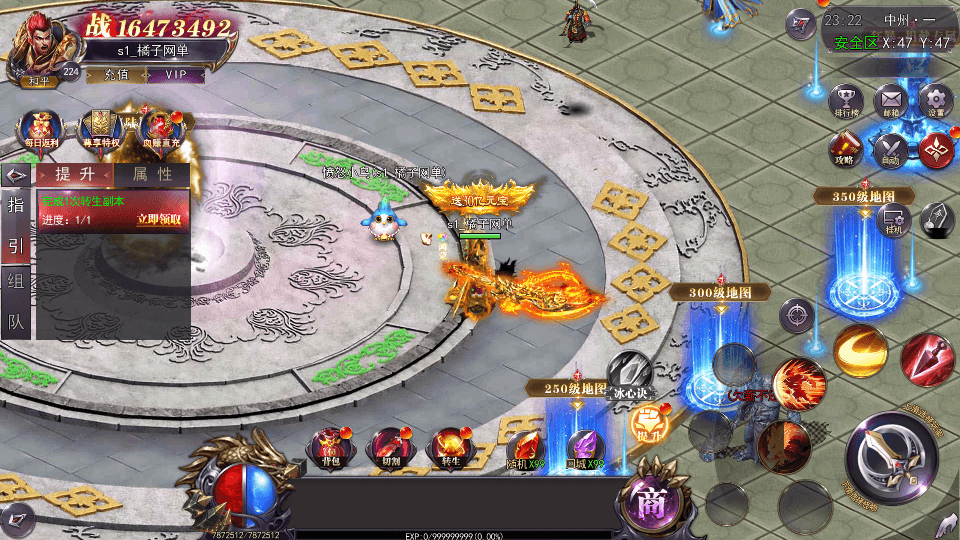
Task: Open the 攻略 guide book icon
Action: 845,149
